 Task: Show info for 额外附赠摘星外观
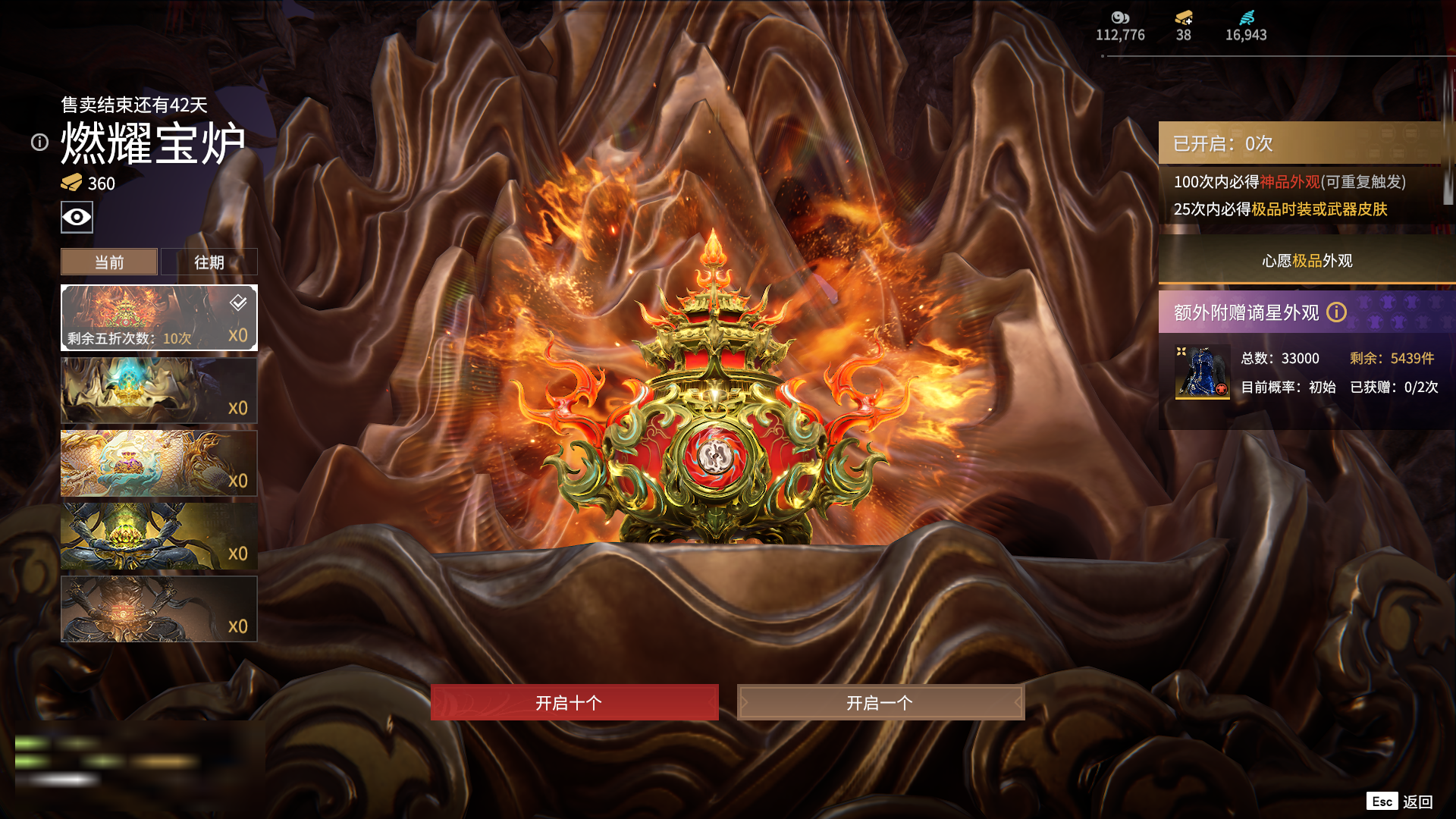pos(1336,312)
